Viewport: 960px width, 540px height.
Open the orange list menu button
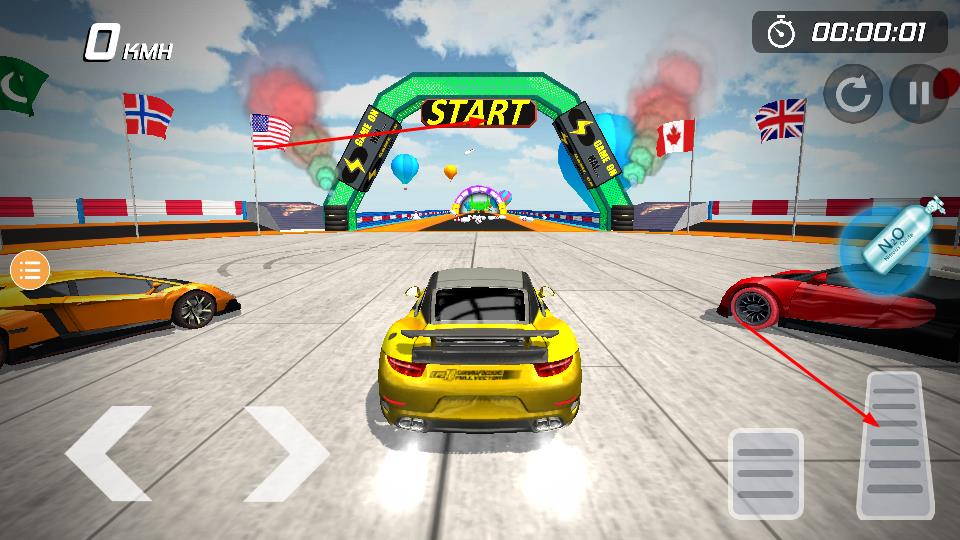coord(30,270)
